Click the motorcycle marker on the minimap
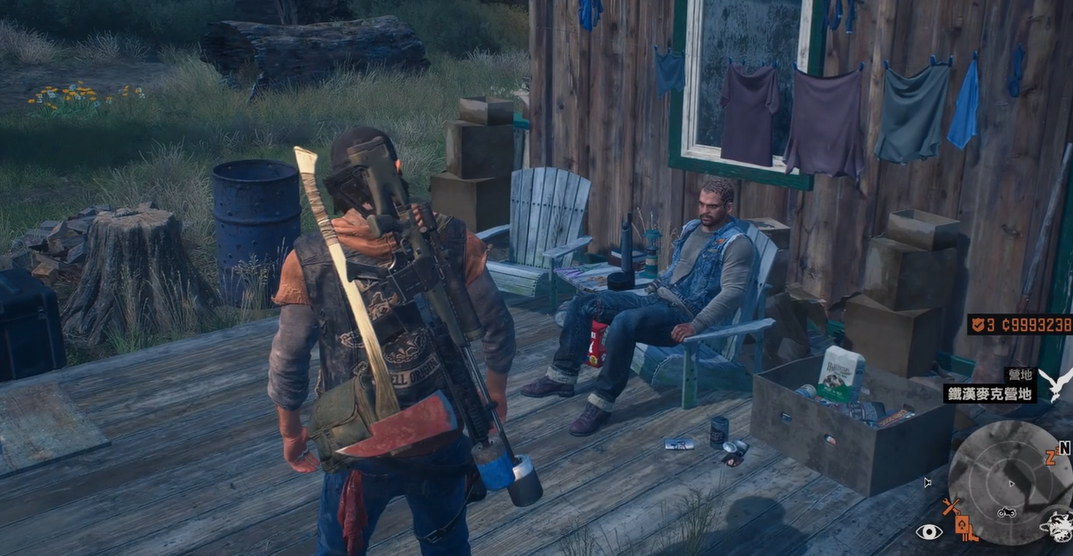 (1006, 513)
